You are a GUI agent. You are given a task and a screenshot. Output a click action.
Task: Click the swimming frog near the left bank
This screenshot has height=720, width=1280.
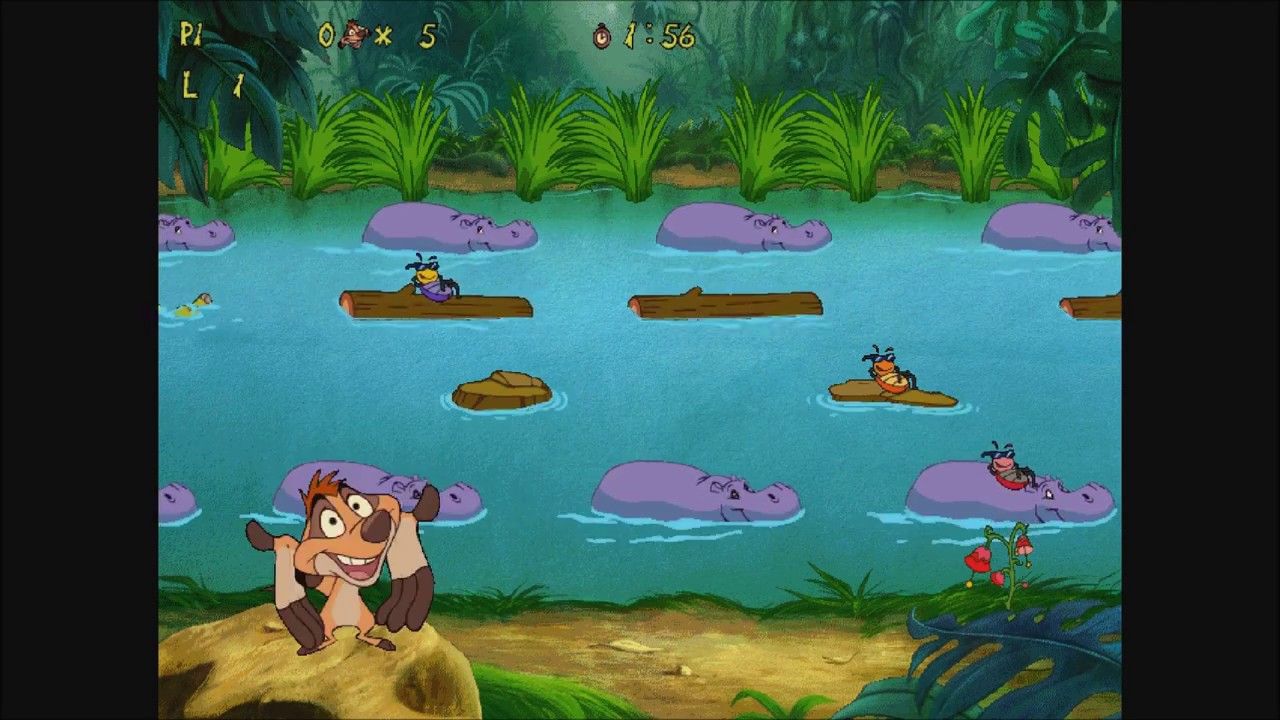(200, 300)
